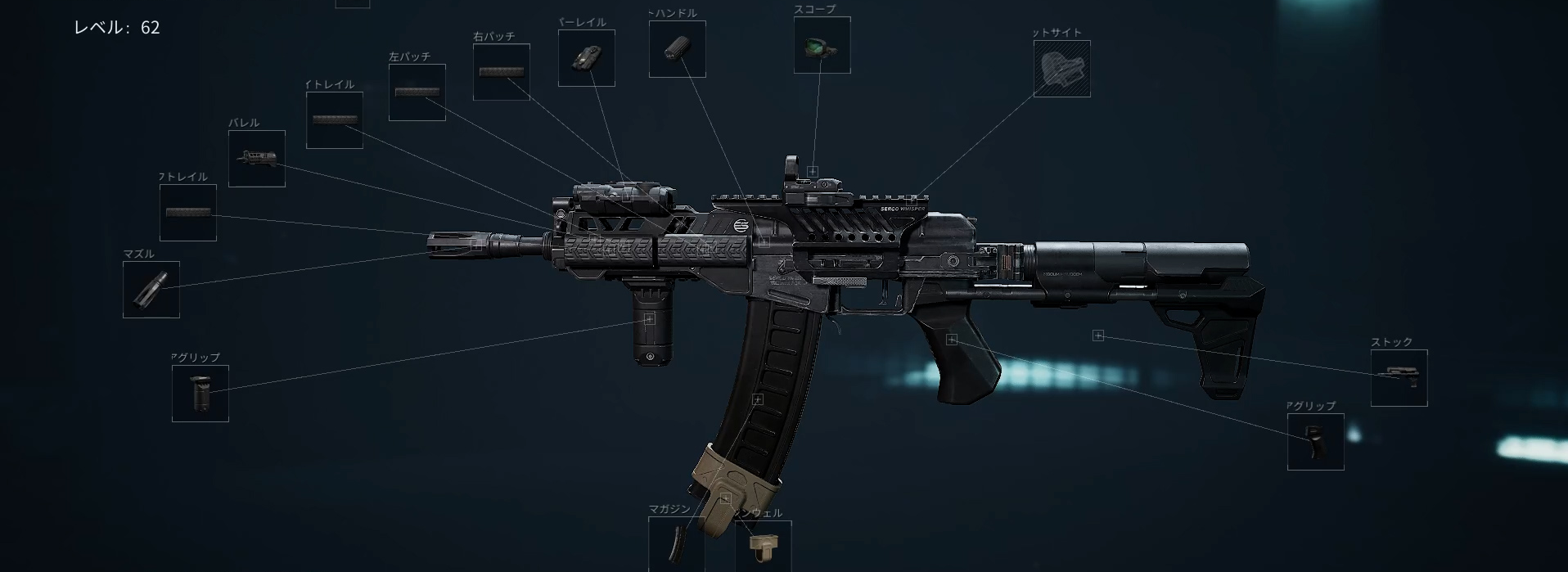Select the マズル muzzle attachment slot

151,290
